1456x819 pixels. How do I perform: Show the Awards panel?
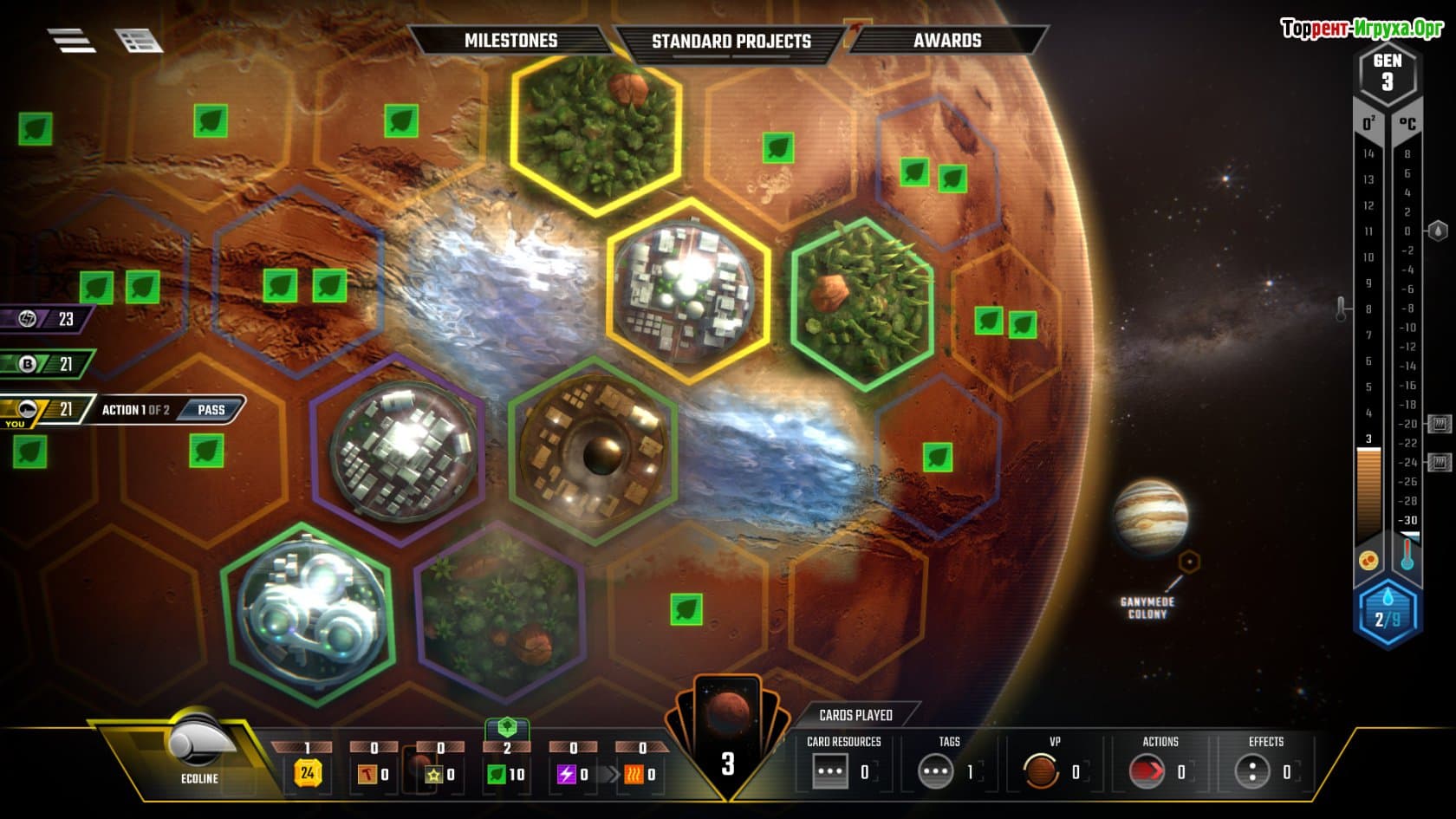pyautogui.click(x=946, y=41)
